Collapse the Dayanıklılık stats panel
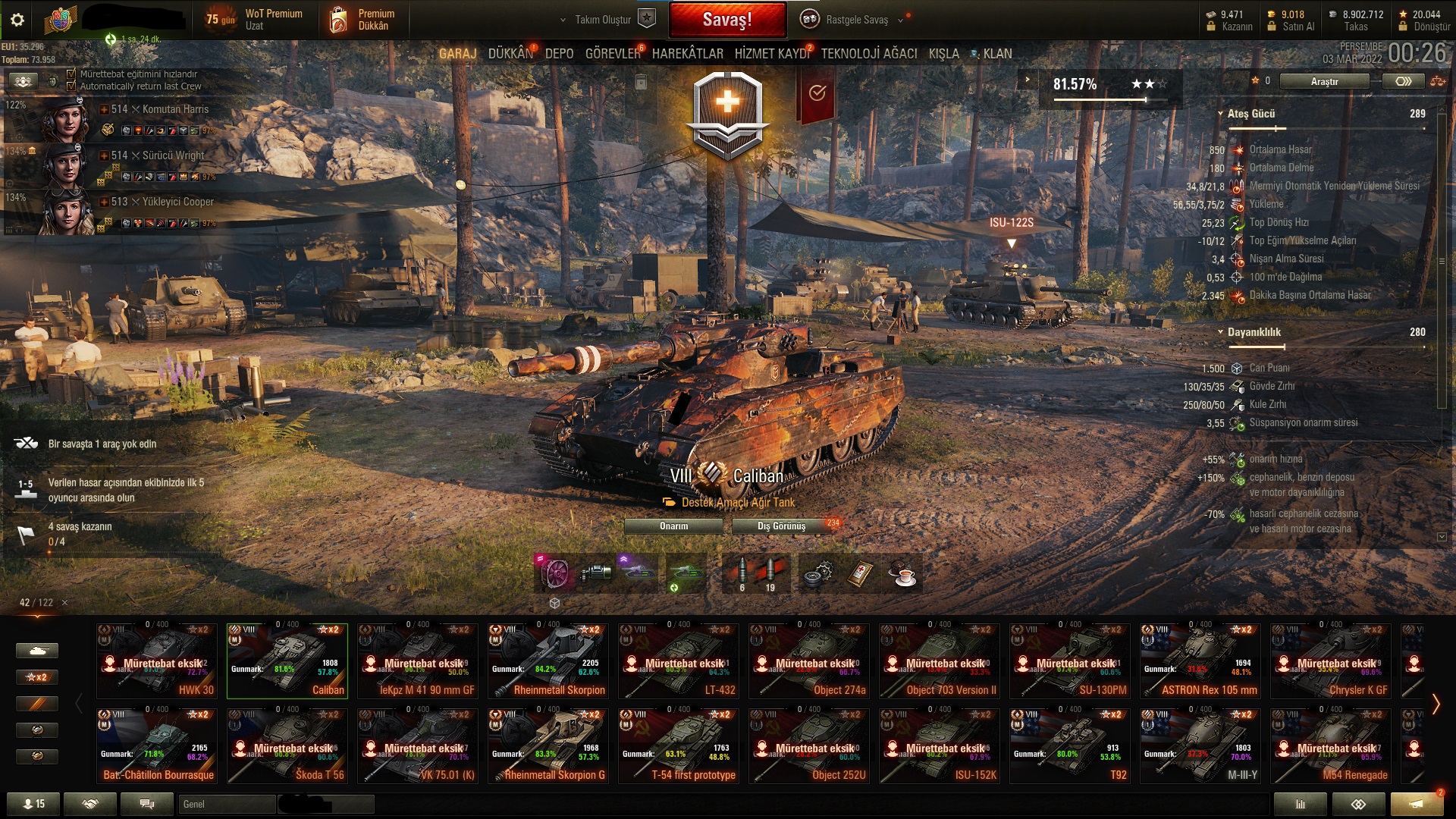 pos(1222,332)
